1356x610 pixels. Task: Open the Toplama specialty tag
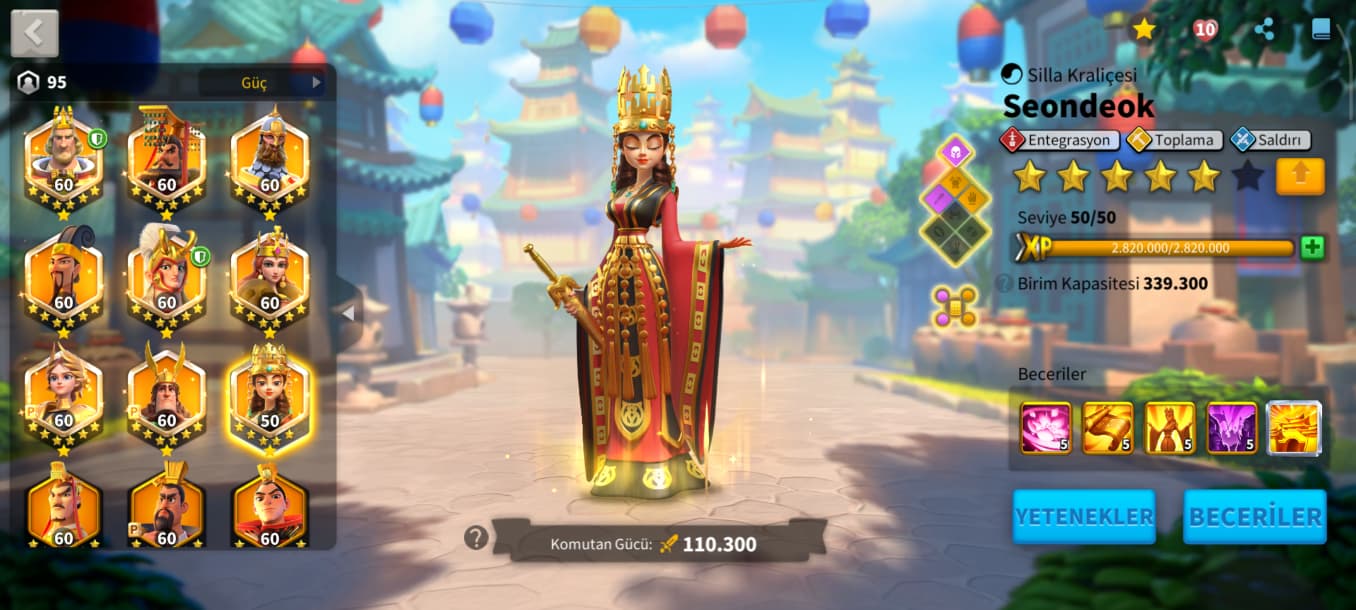pyautogui.click(x=1175, y=140)
